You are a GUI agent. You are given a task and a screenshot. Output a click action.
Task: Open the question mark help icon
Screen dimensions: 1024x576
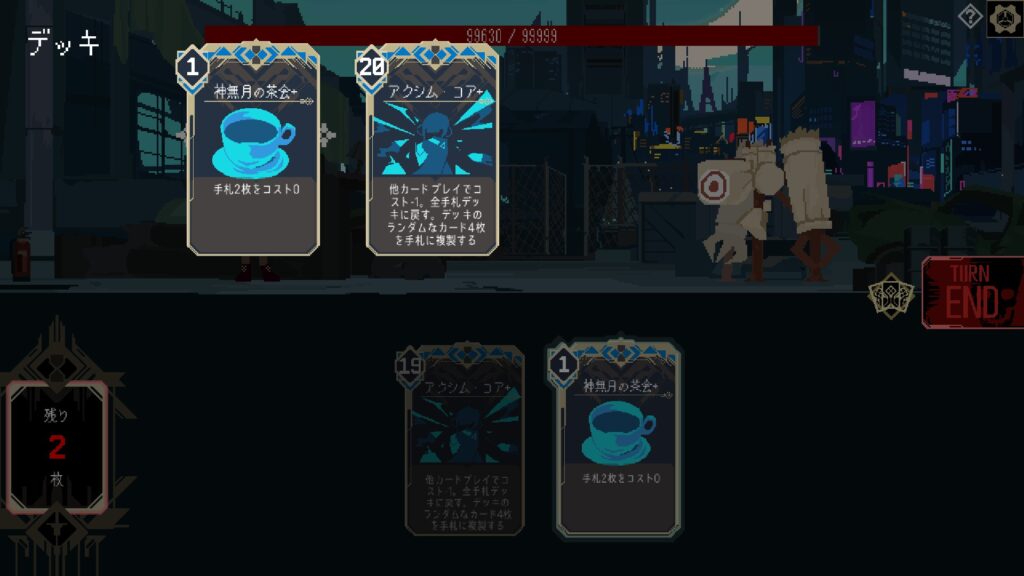pos(970,16)
